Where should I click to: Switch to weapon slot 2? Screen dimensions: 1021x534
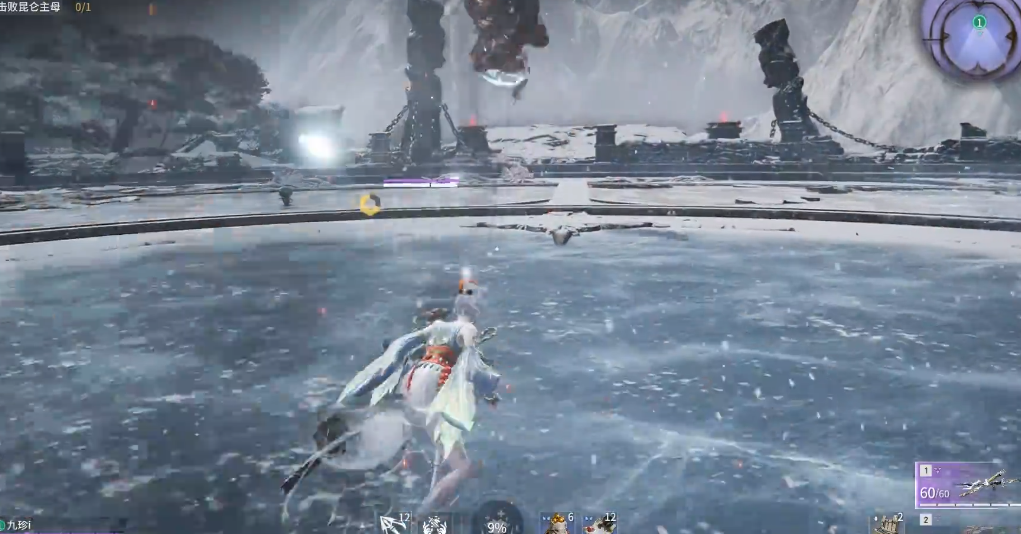click(926, 520)
